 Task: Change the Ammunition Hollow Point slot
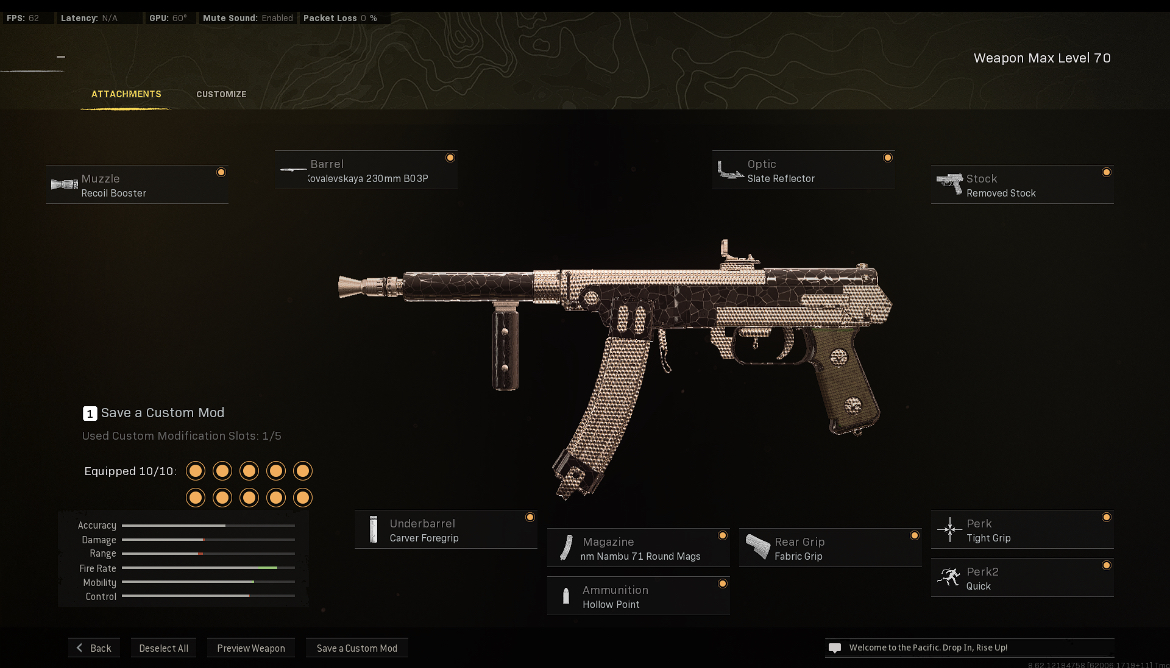point(638,597)
